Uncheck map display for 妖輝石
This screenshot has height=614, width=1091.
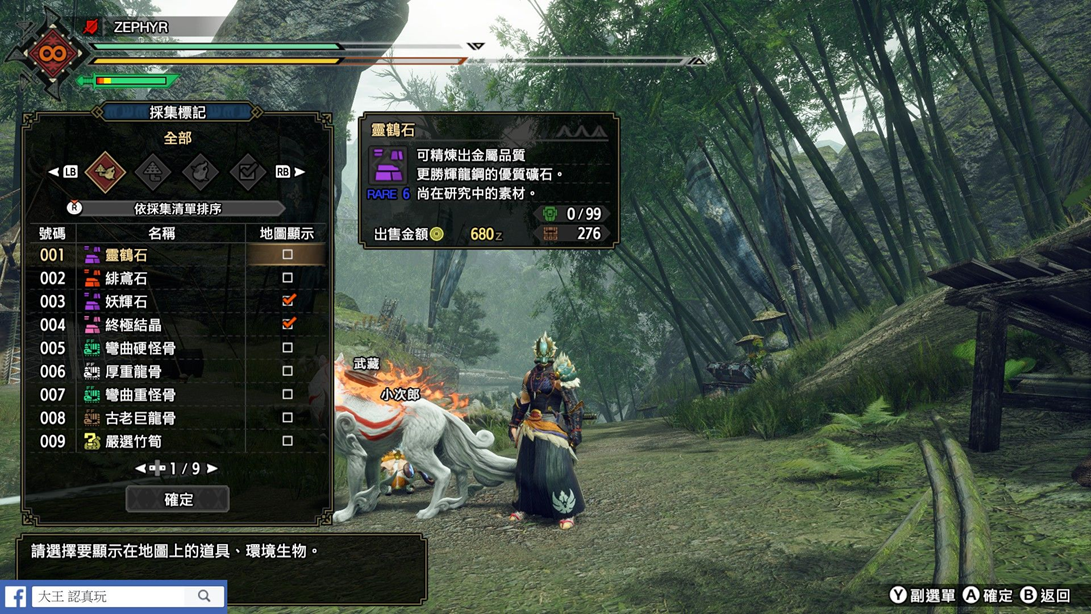coord(288,301)
